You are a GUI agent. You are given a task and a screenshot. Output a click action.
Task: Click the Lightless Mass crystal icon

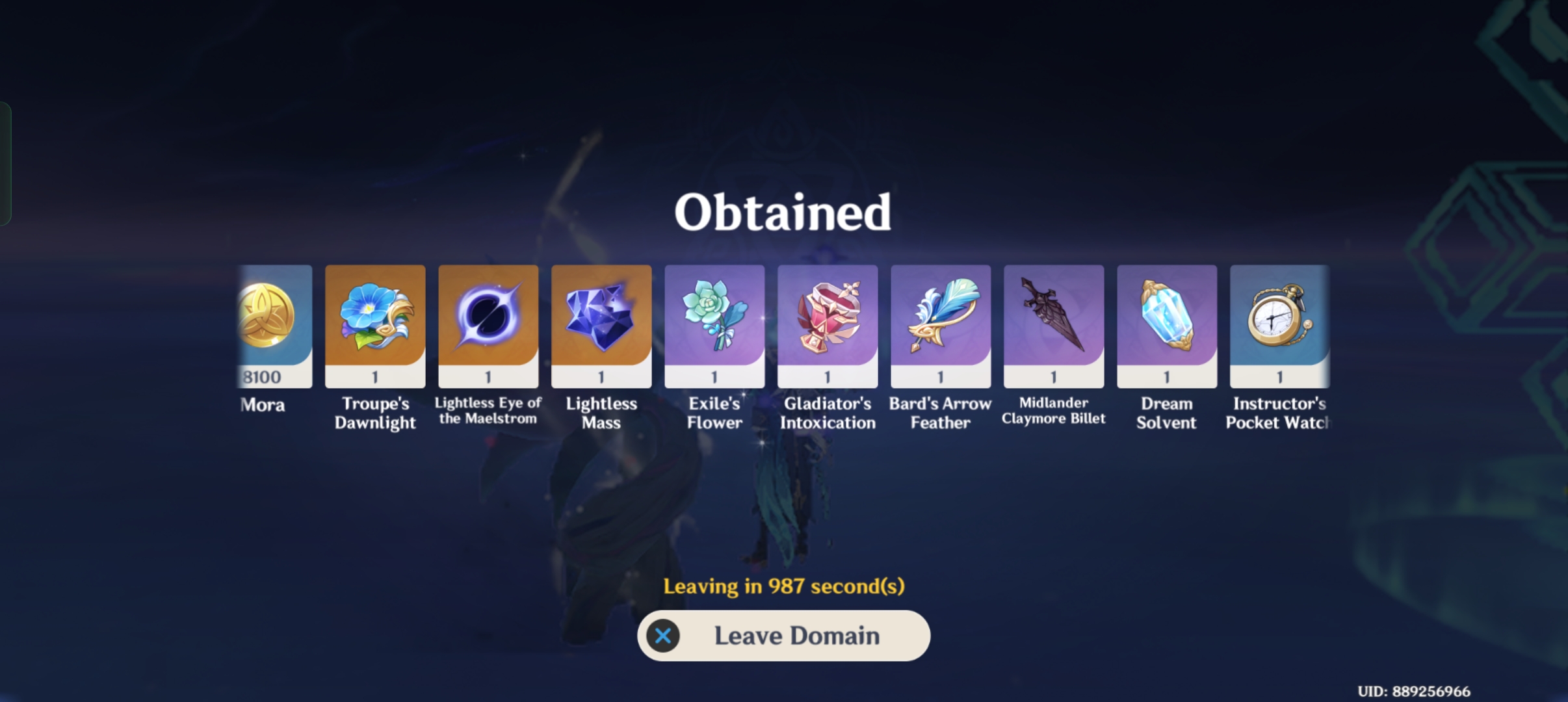(x=601, y=318)
